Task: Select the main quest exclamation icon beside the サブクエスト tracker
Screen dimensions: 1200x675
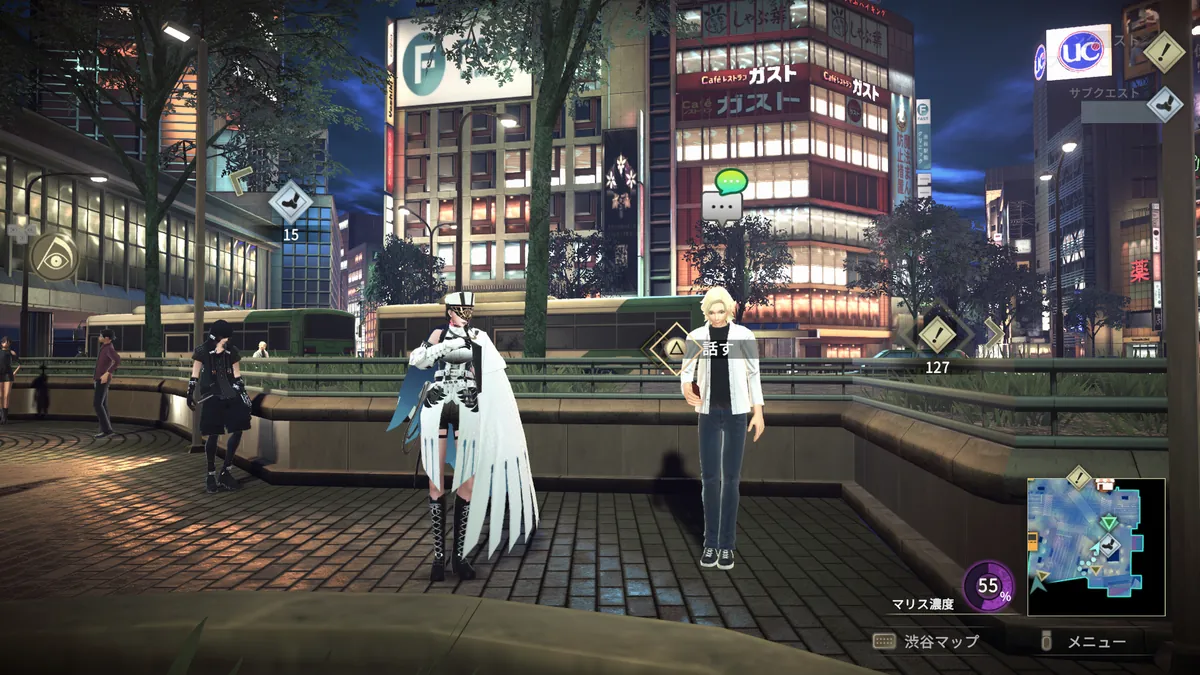Action: coord(1164,52)
